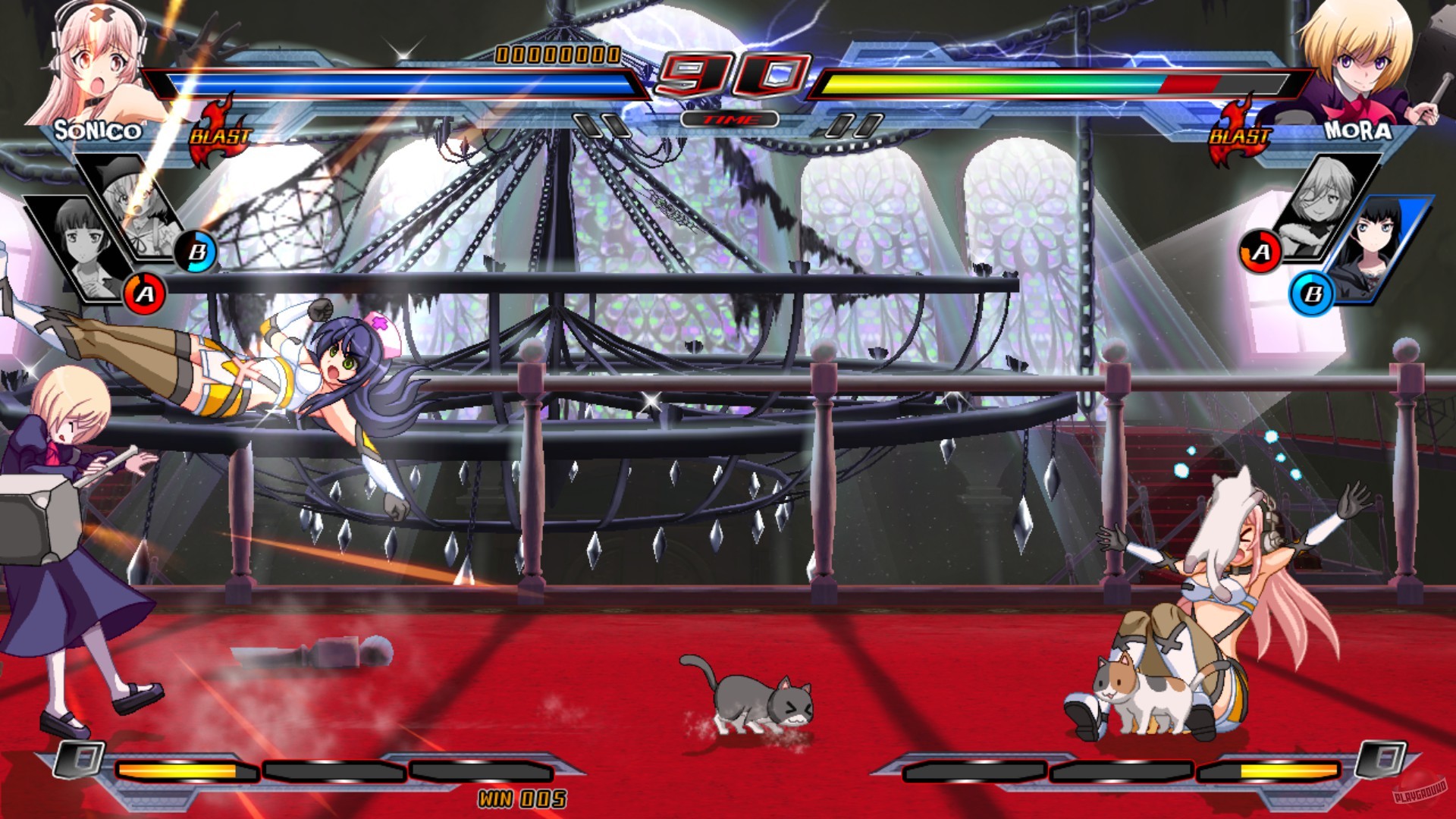
Task: Open the MORA nameplate banner
Action: (x=1356, y=130)
